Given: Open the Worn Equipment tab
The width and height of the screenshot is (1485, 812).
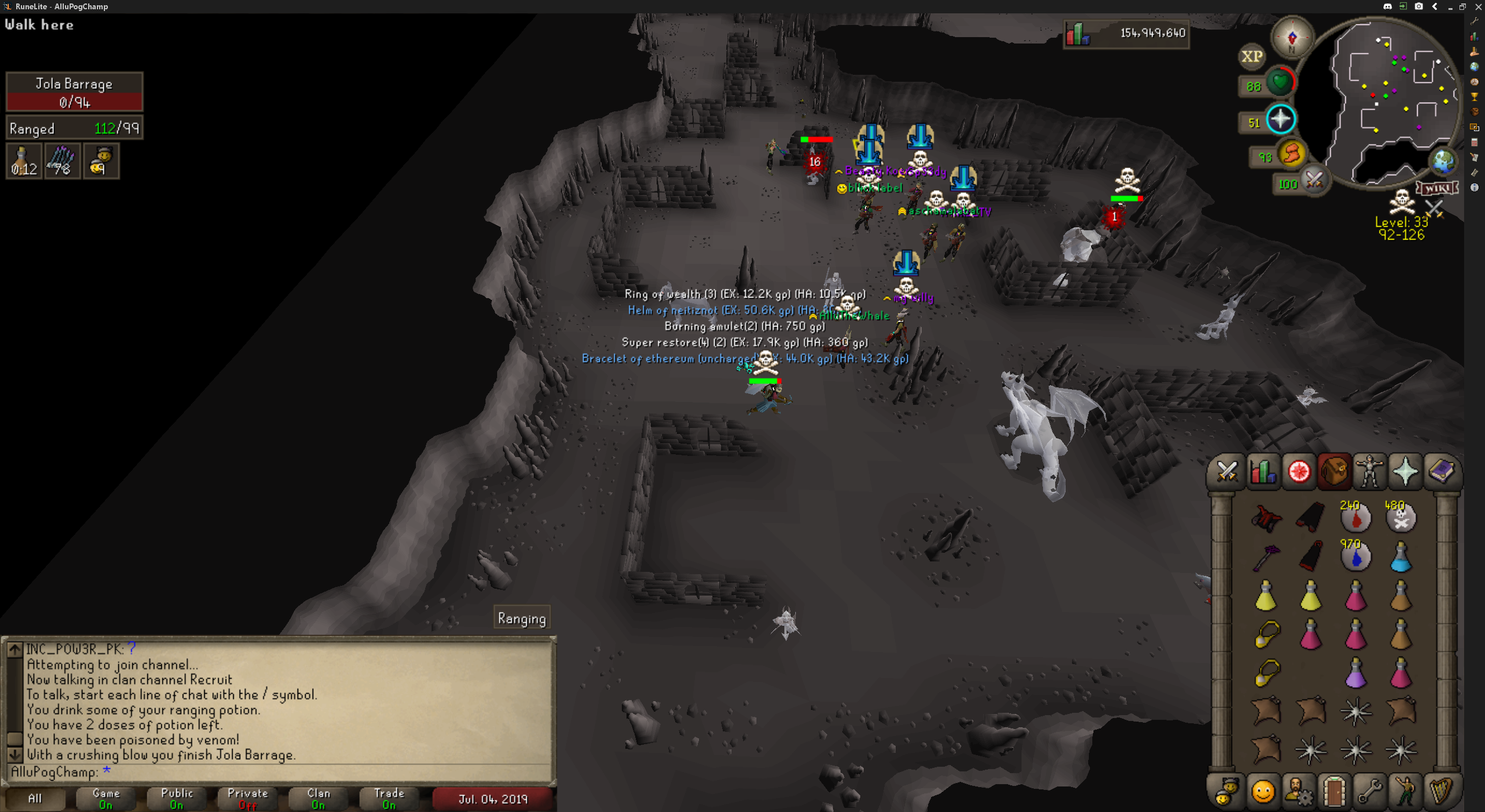Looking at the screenshot, I should (1370, 472).
